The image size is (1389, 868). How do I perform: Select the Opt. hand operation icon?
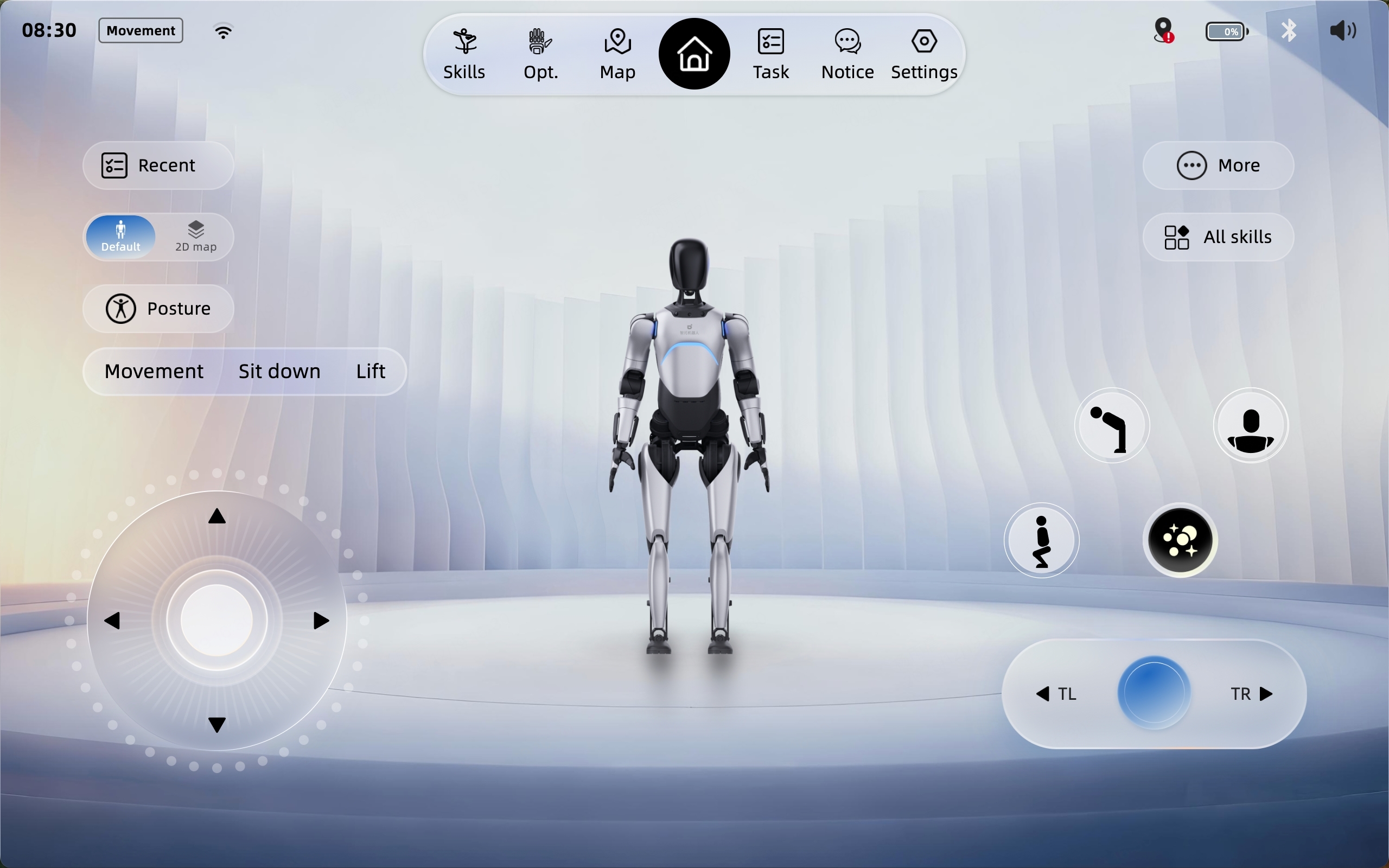point(539,53)
